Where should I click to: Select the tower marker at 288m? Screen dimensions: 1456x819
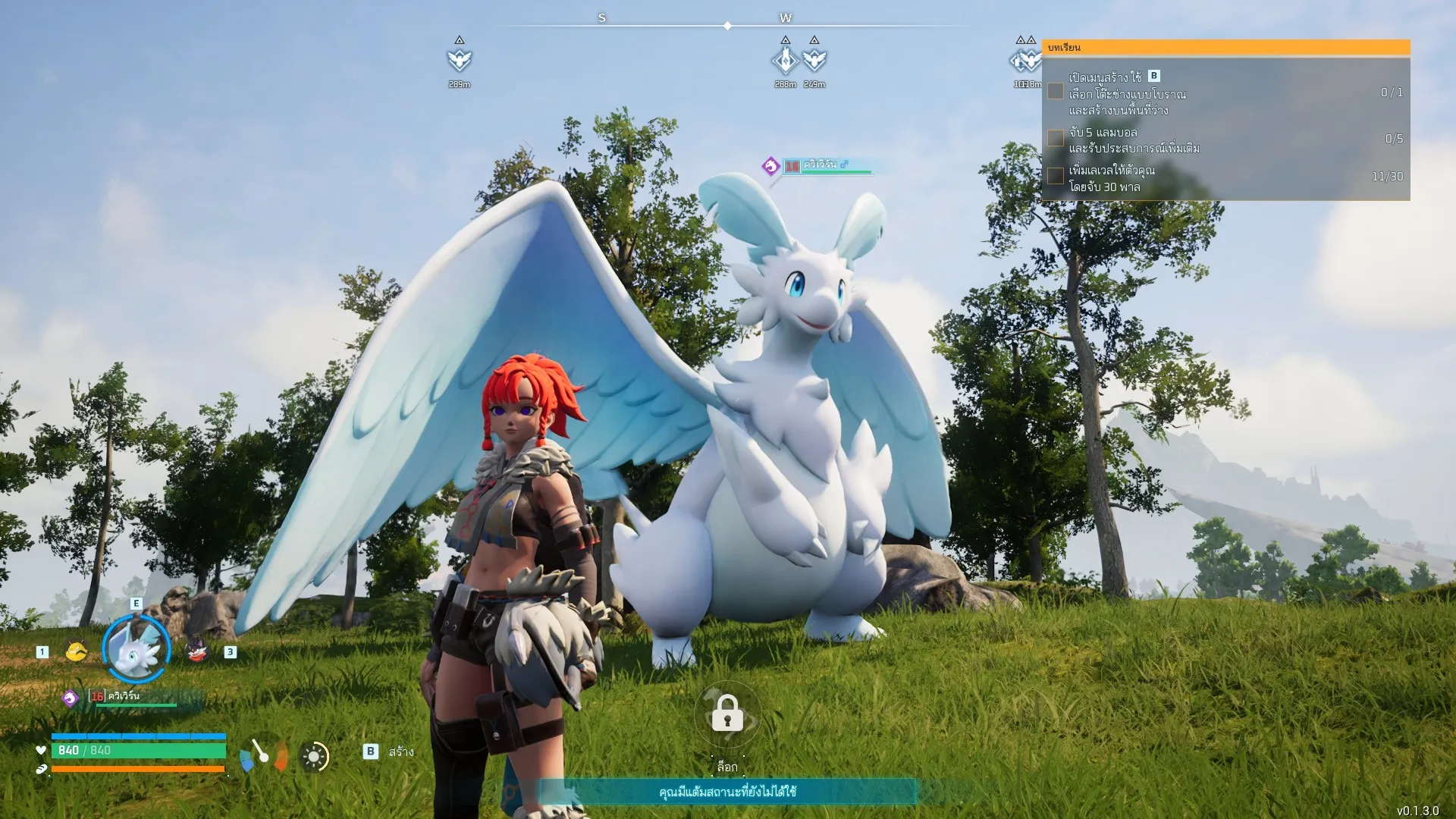[785, 59]
